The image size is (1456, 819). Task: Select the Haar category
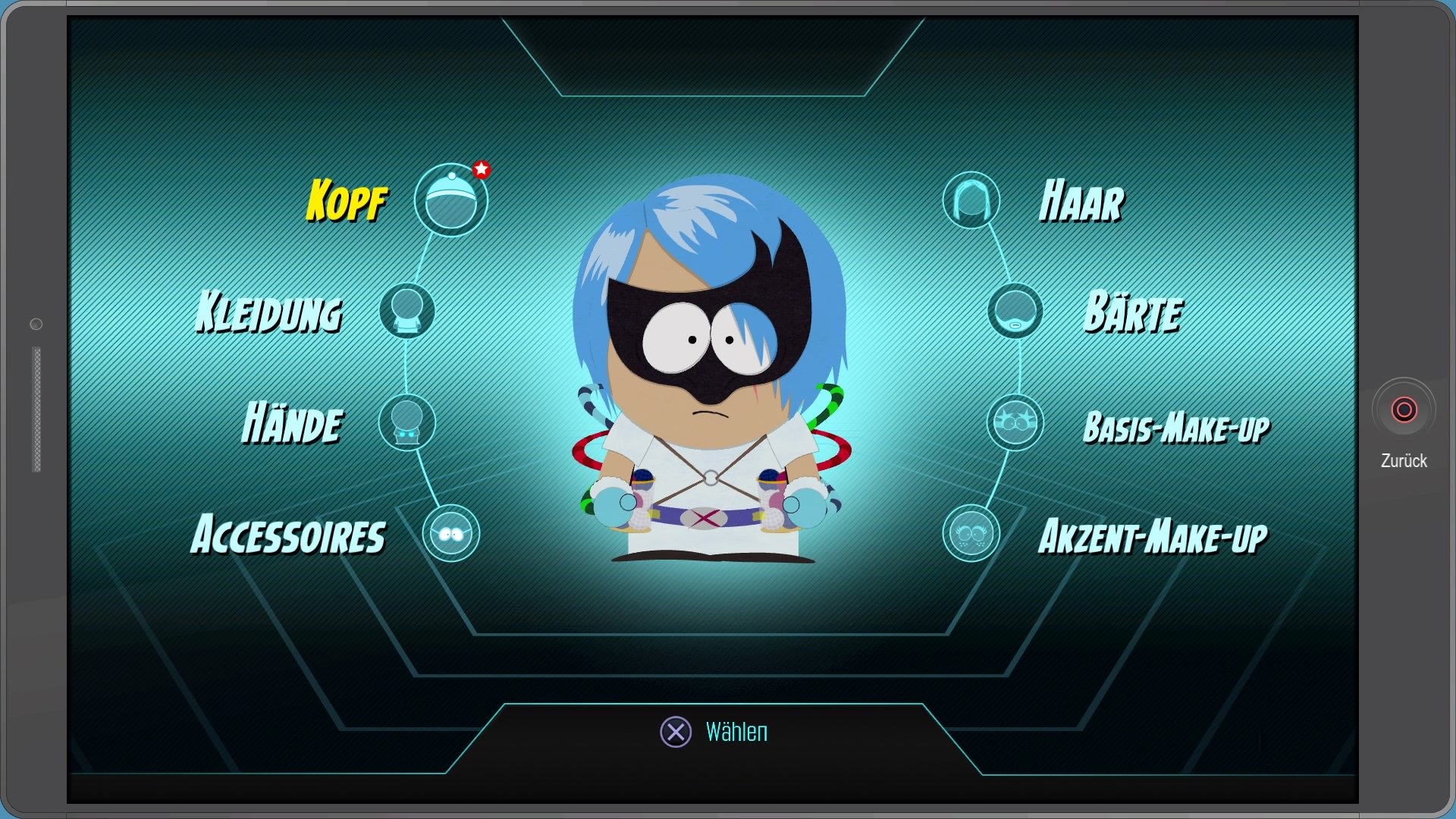pos(1081,202)
